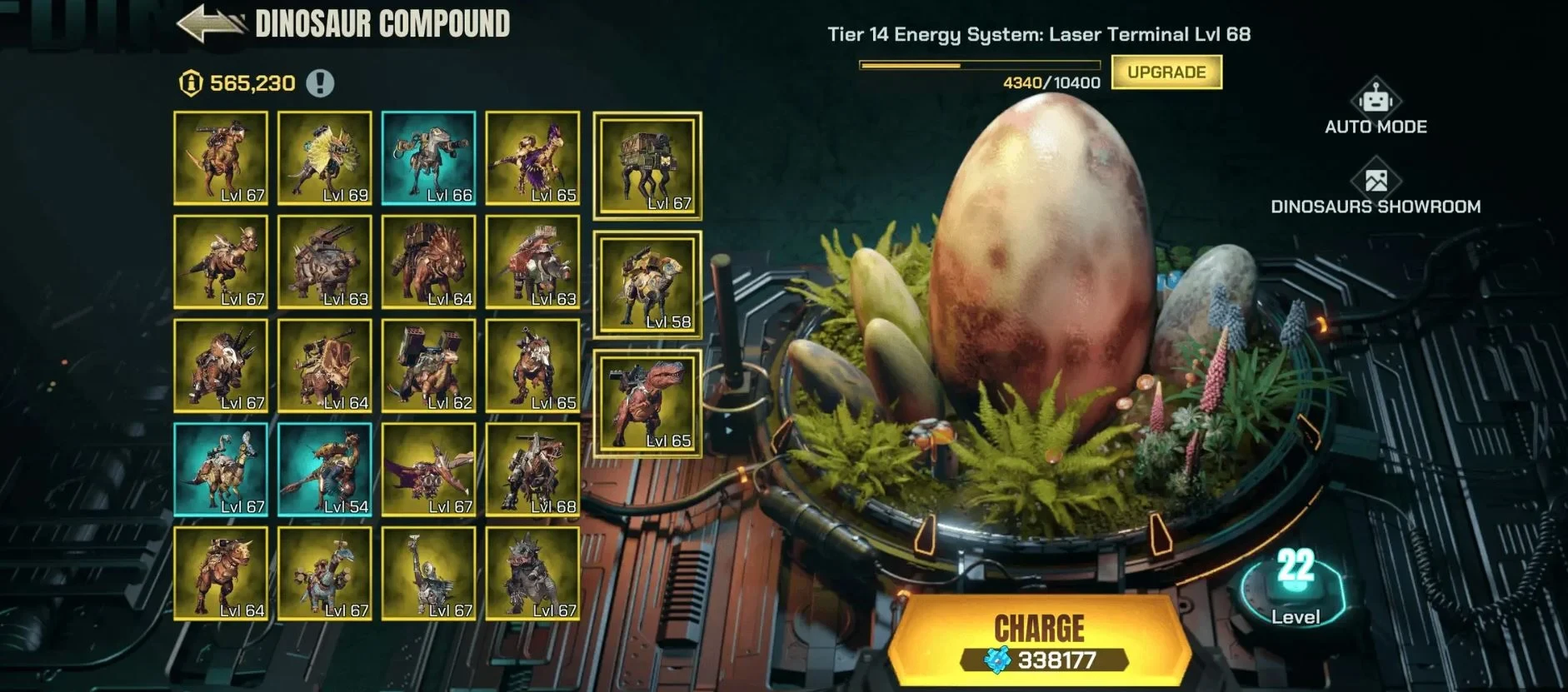The height and width of the screenshot is (692, 1568).
Task: Go back using the Dinosaur Compound arrow
Action: click(210, 23)
